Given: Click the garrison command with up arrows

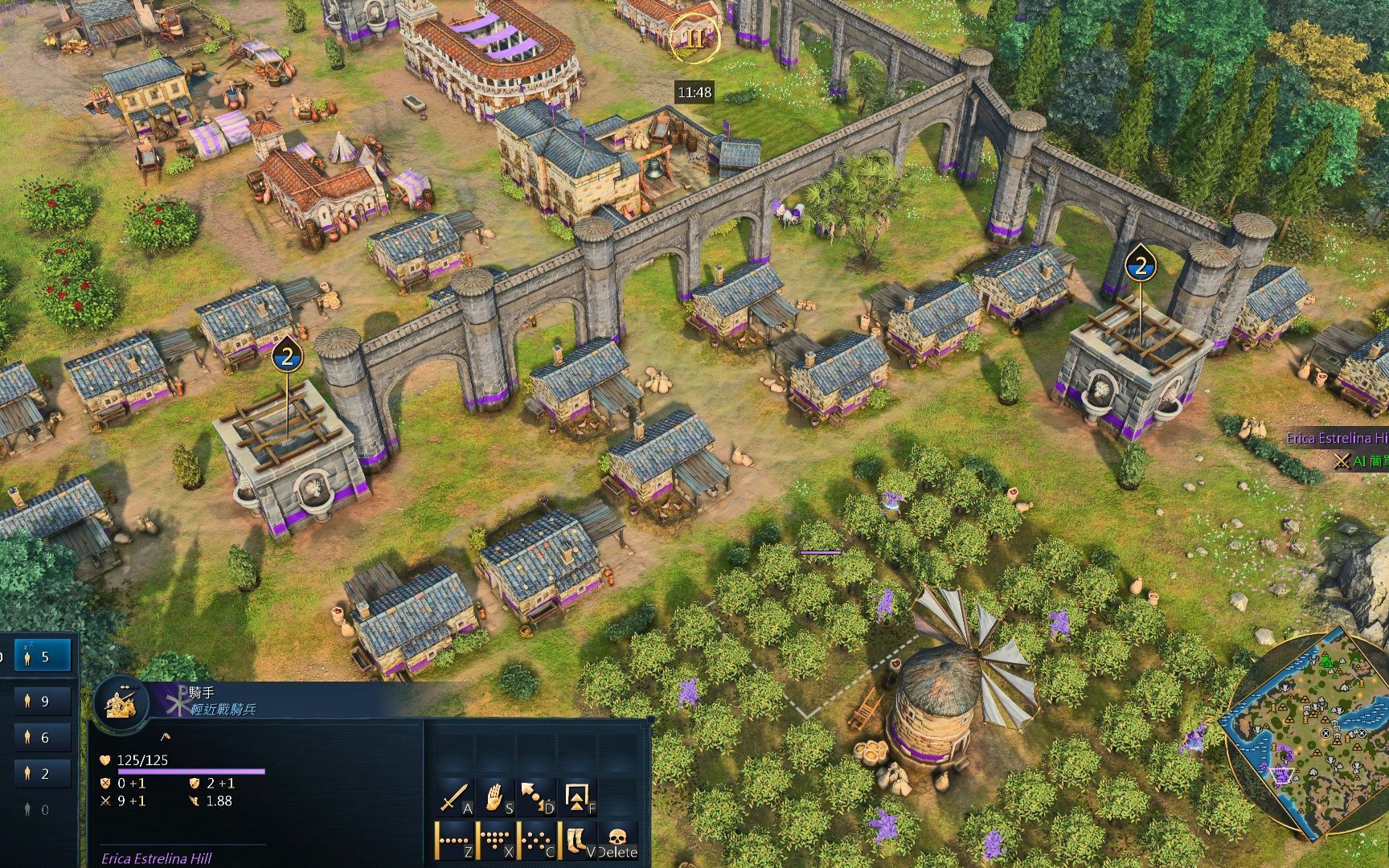Looking at the screenshot, I should pyautogui.click(x=577, y=796).
